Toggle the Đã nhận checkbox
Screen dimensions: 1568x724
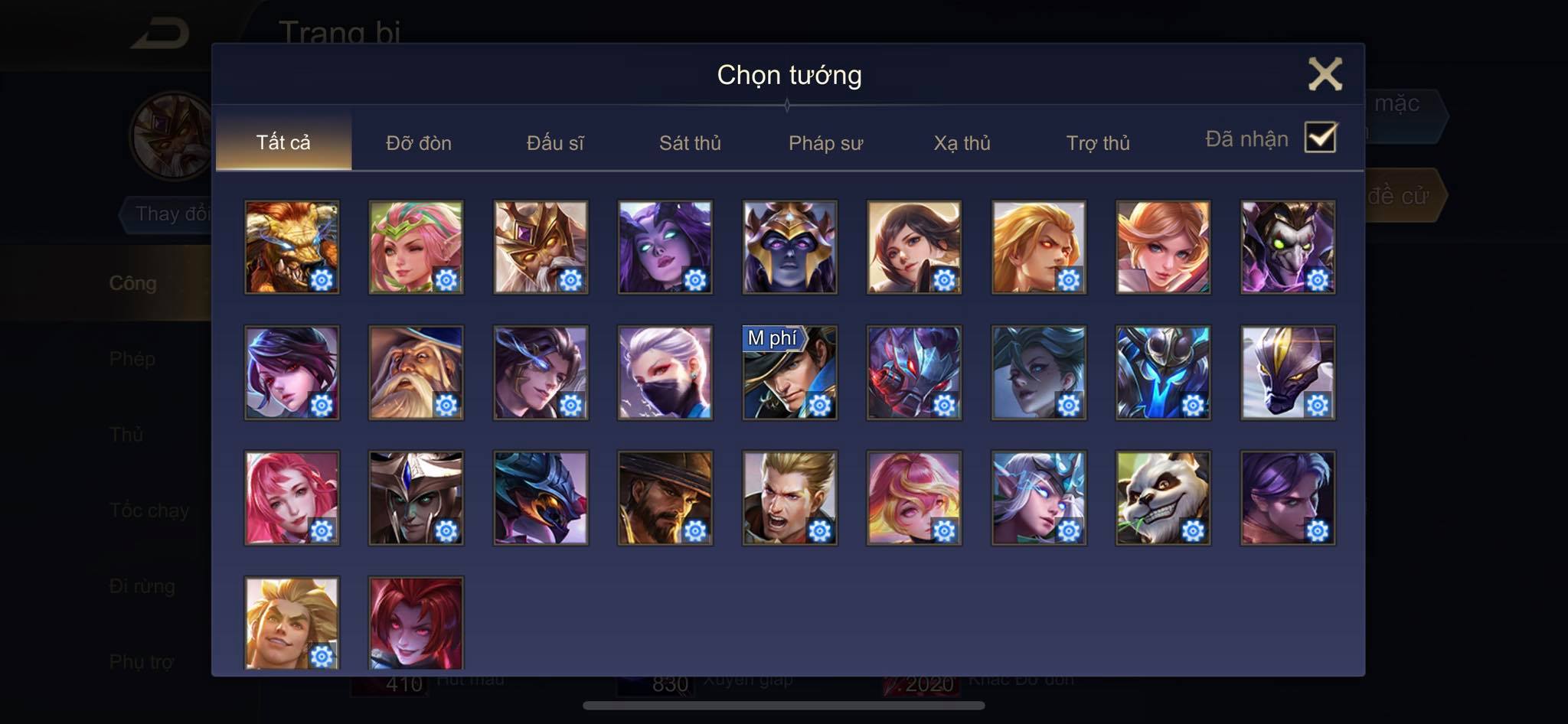pos(1320,139)
